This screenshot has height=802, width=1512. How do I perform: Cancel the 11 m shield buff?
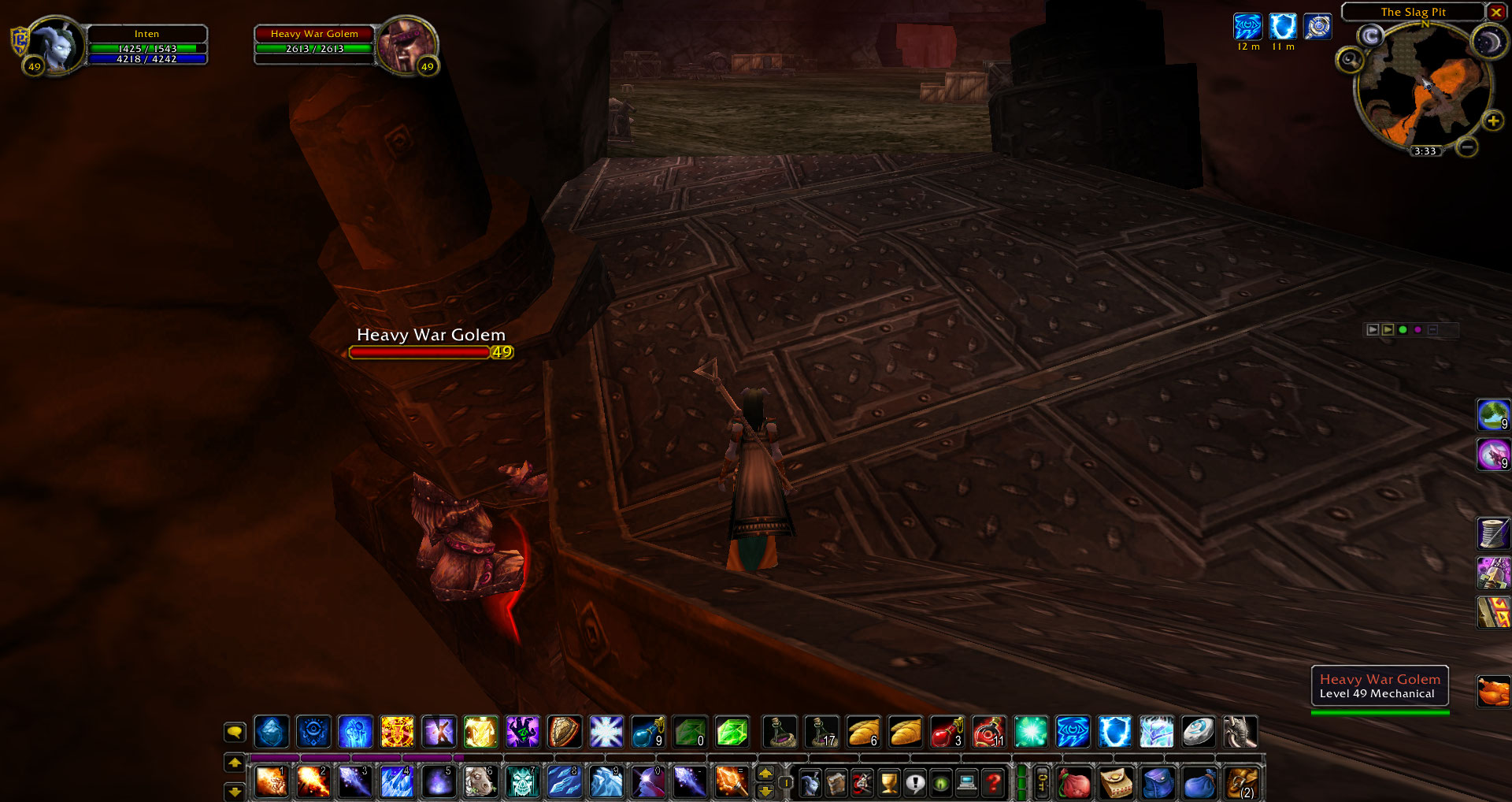[1284, 28]
